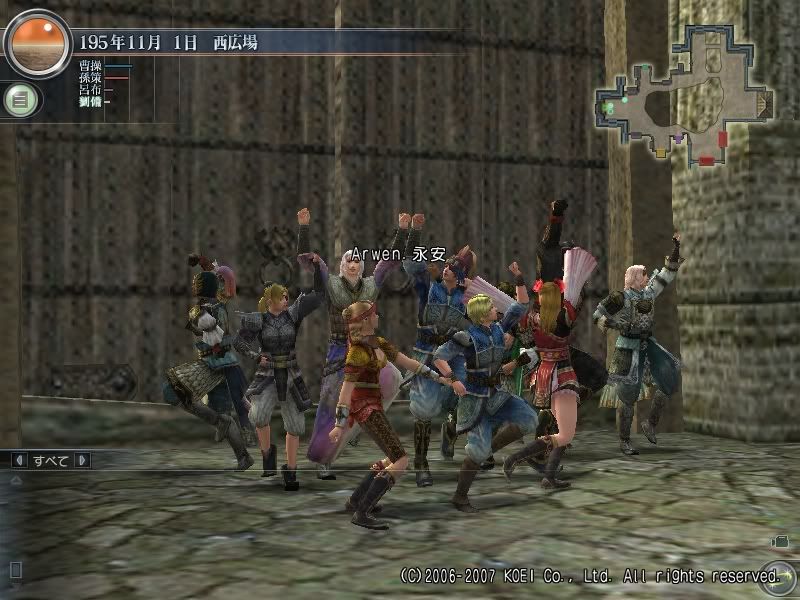This screenshot has width=800, height=600.
Task: Switch chat filter with the right arrow
Action: click(x=82, y=461)
